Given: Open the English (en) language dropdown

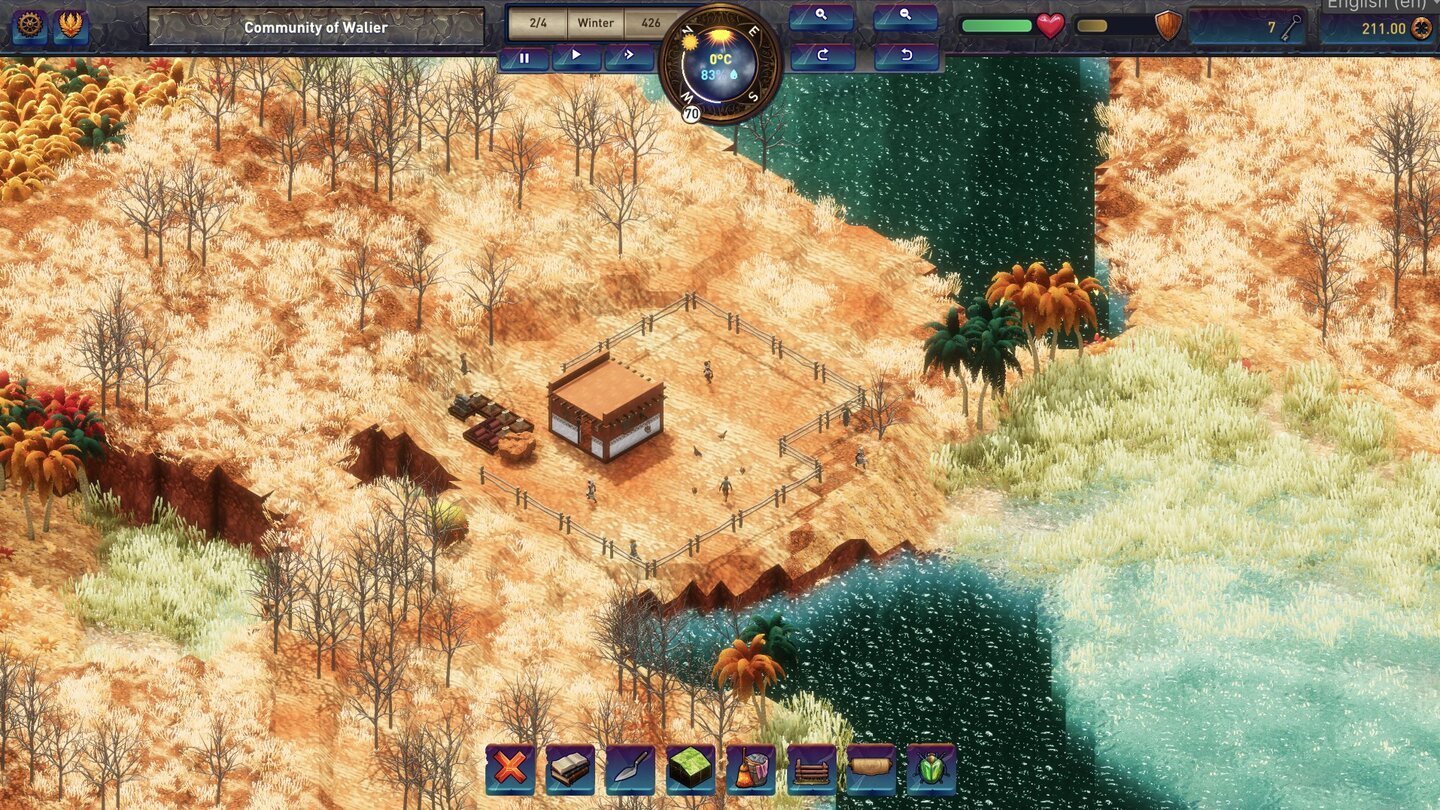Looking at the screenshot, I should (x=1380, y=8).
